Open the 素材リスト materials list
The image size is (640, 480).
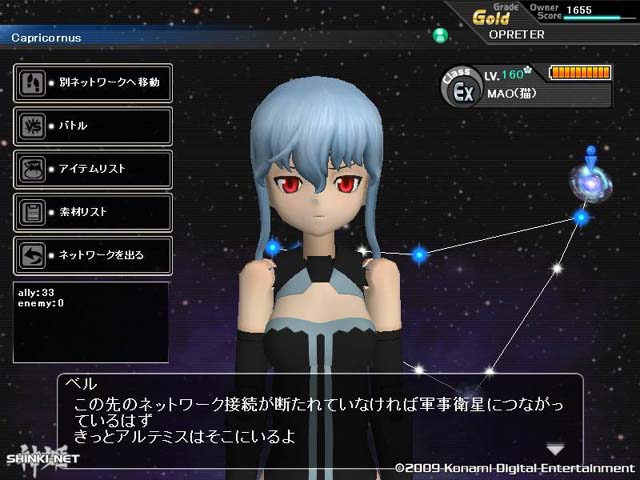point(91,212)
